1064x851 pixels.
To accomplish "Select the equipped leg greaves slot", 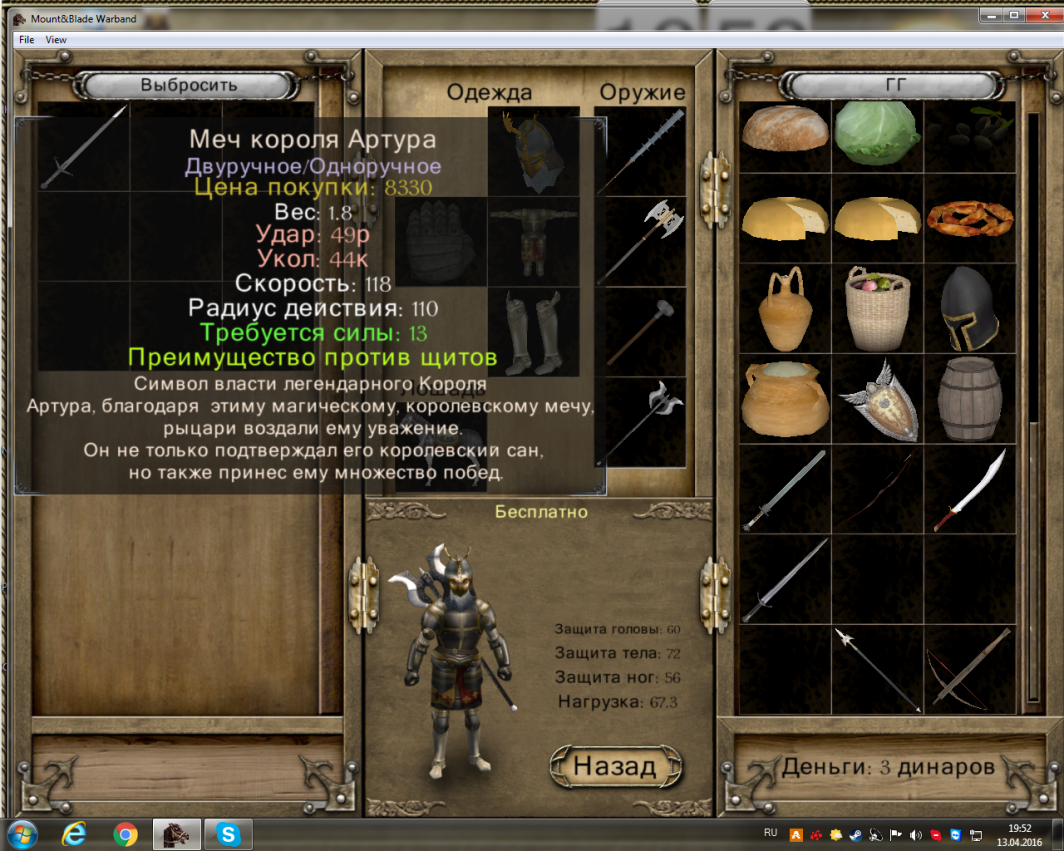I will tap(533, 332).
